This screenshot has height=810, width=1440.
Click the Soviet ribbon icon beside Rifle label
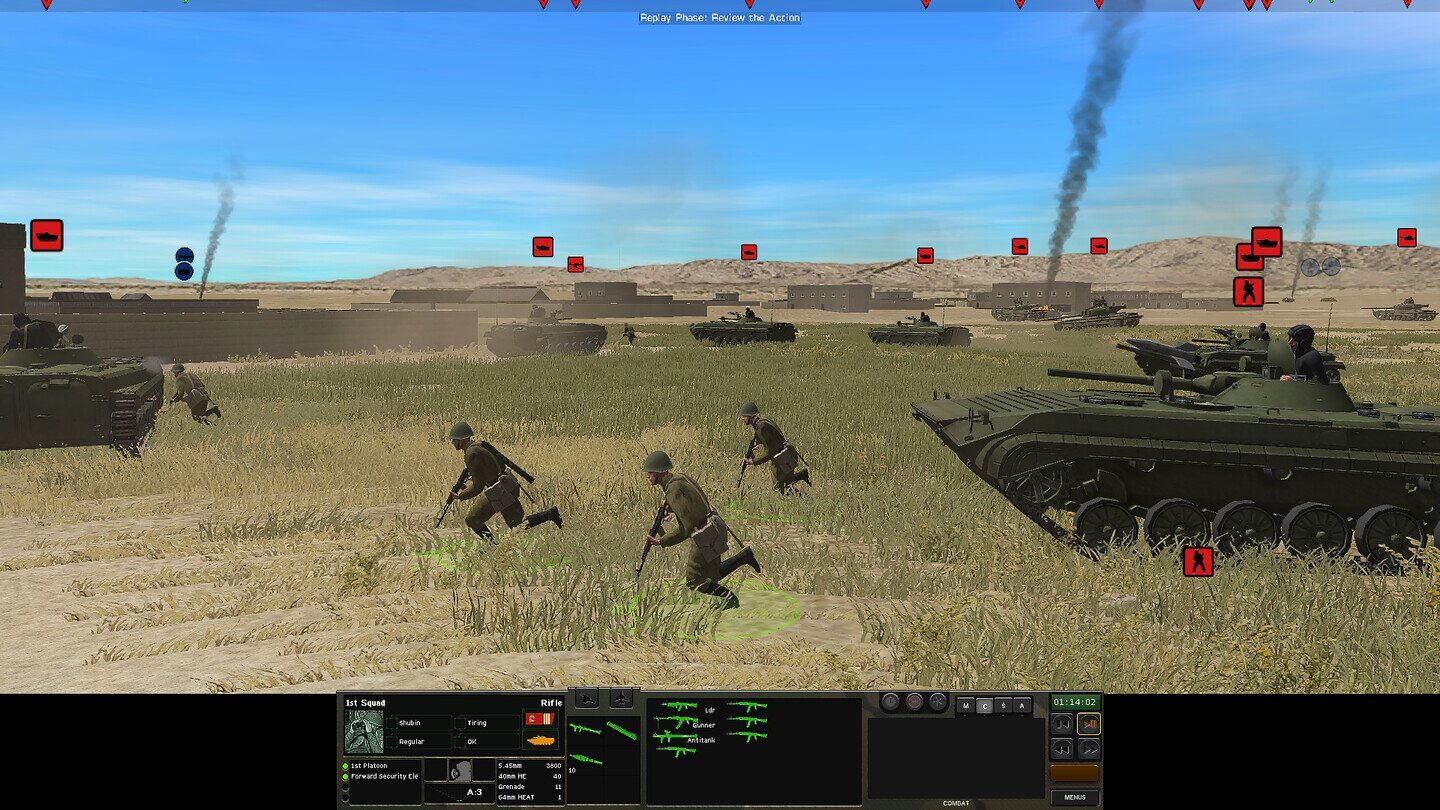539,720
